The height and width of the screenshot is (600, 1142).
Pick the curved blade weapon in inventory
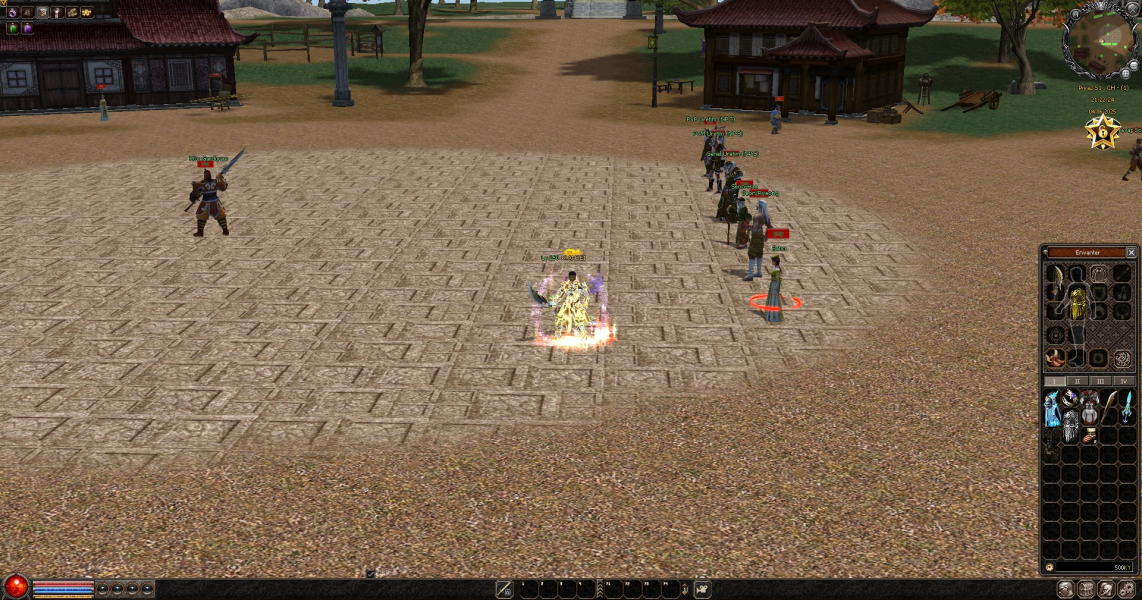coord(1108,405)
